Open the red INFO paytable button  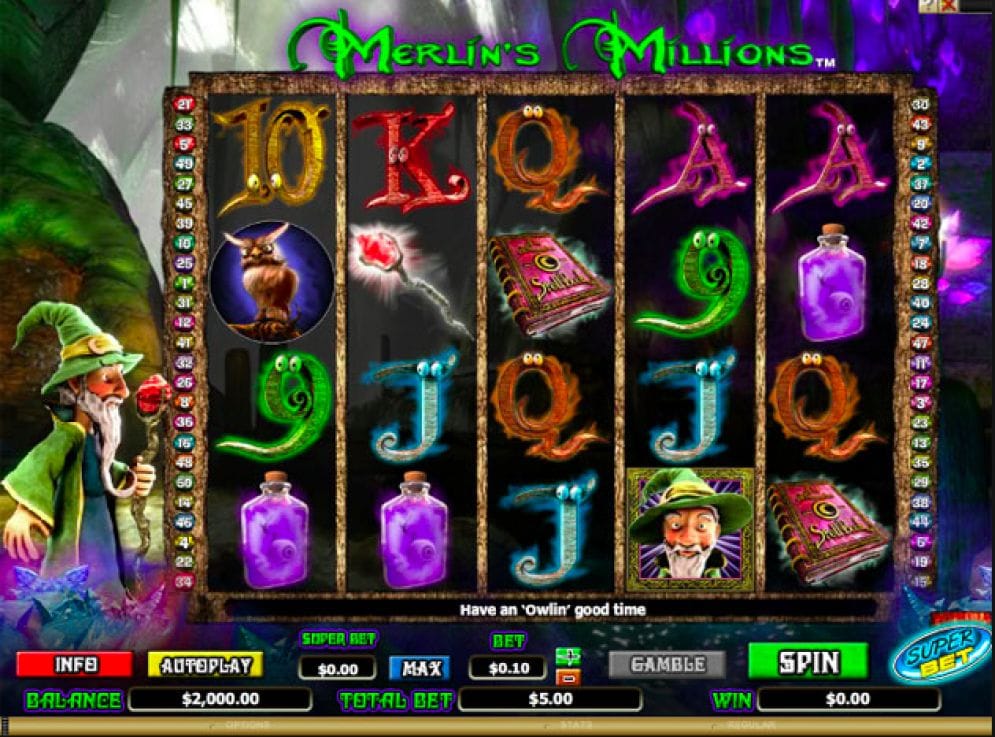tap(74, 664)
